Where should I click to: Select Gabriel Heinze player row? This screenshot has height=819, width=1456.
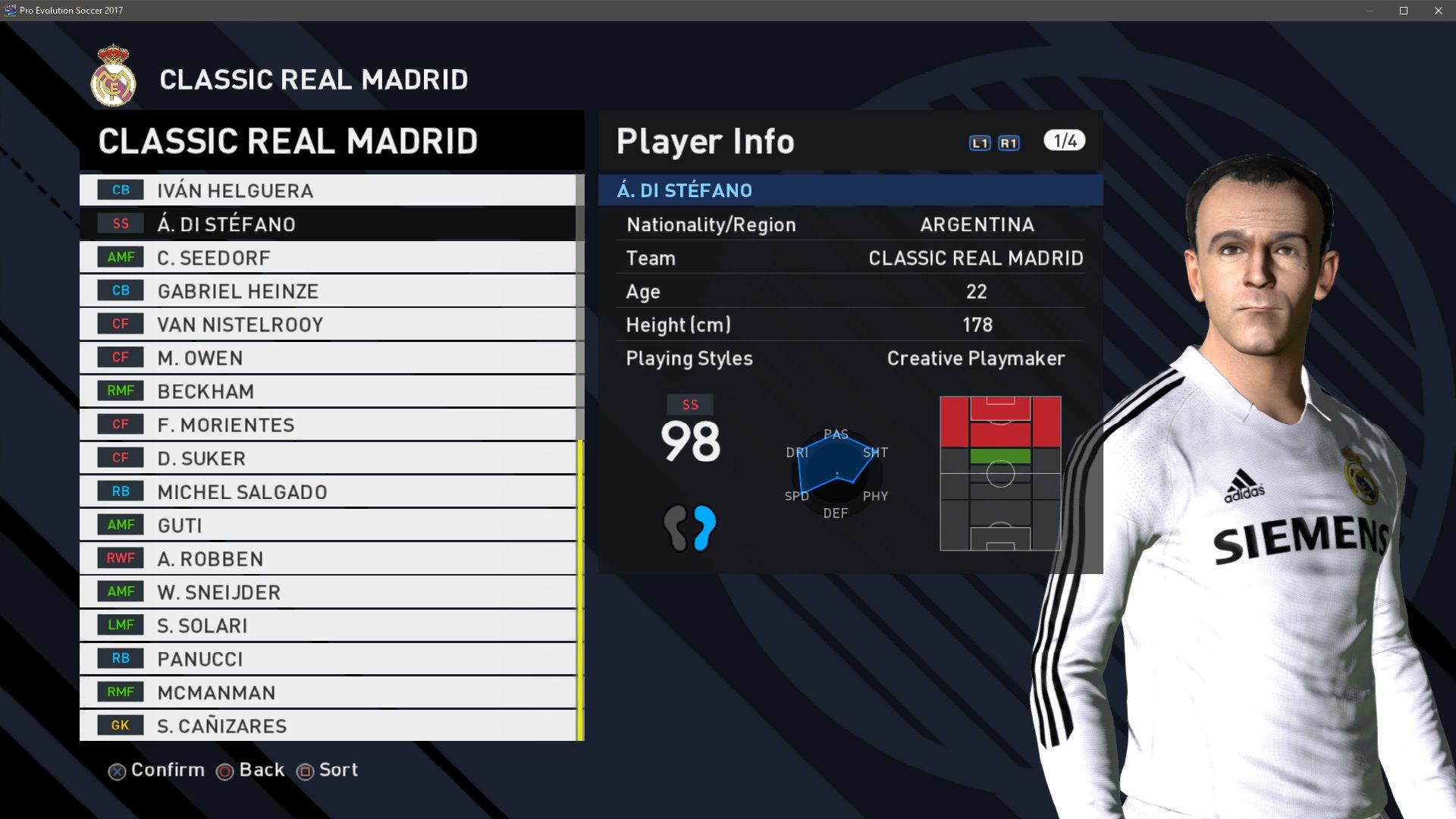tap(328, 291)
